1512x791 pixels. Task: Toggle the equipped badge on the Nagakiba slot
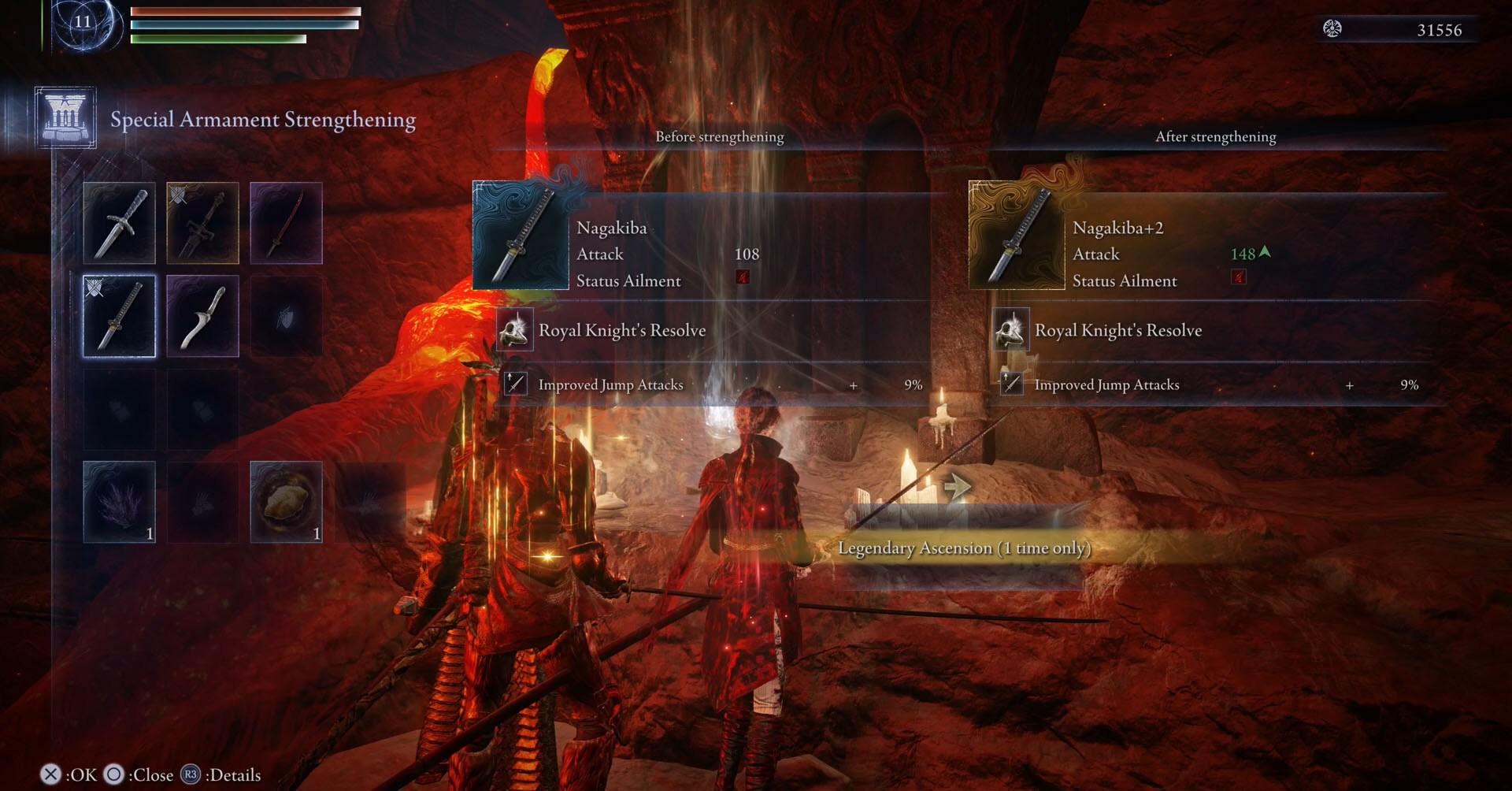[x=94, y=288]
